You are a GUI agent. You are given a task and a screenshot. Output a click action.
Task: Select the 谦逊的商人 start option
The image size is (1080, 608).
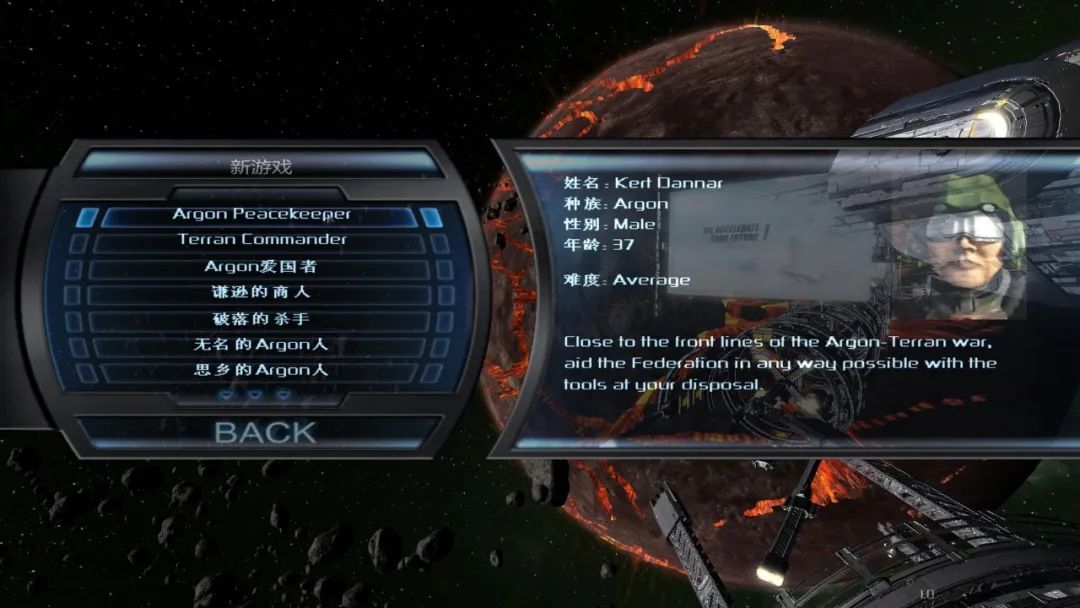(x=260, y=294)
